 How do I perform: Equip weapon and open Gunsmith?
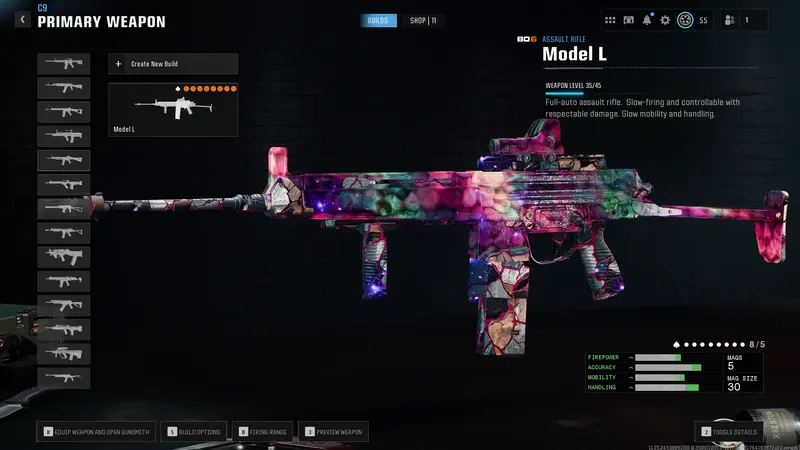coord(96,432)
